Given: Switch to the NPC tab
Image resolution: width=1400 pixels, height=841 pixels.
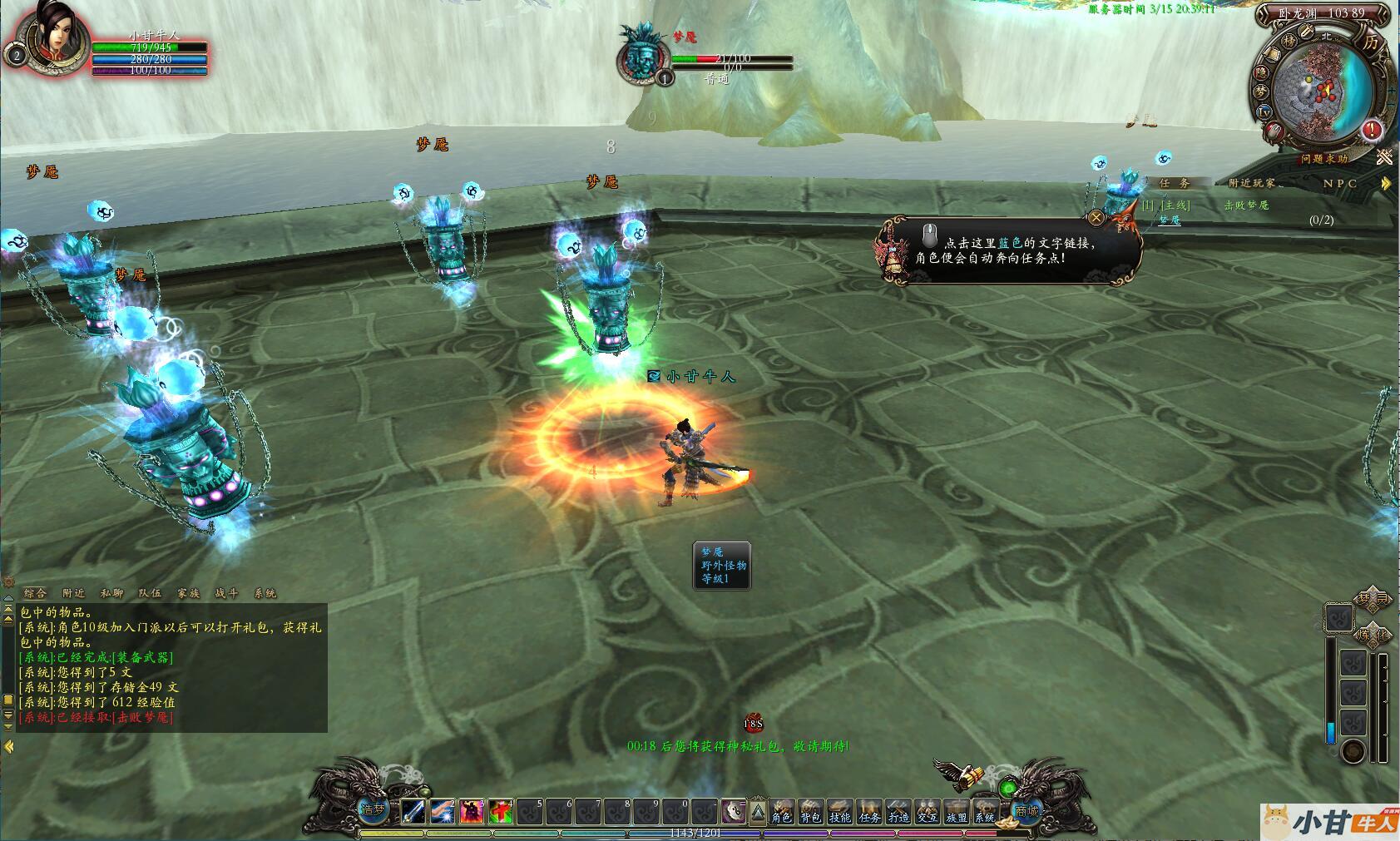Looking at the screenshot, I should point(1339,183).
